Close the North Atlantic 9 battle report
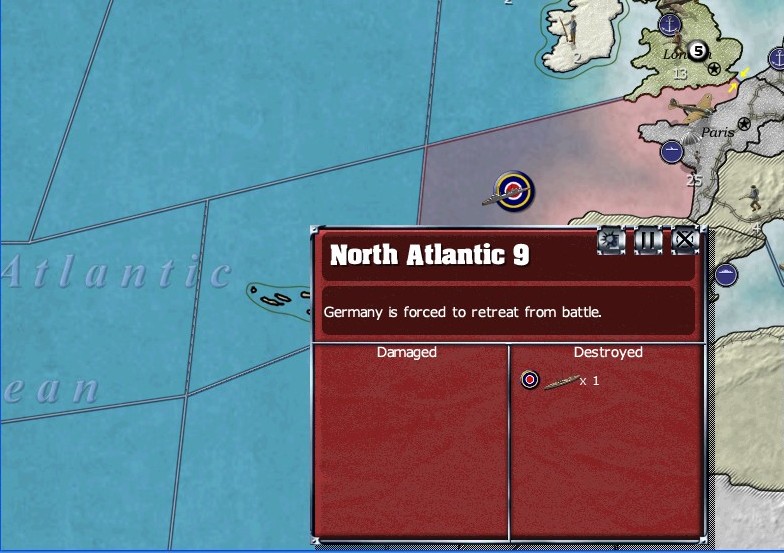 click(684, 240)
